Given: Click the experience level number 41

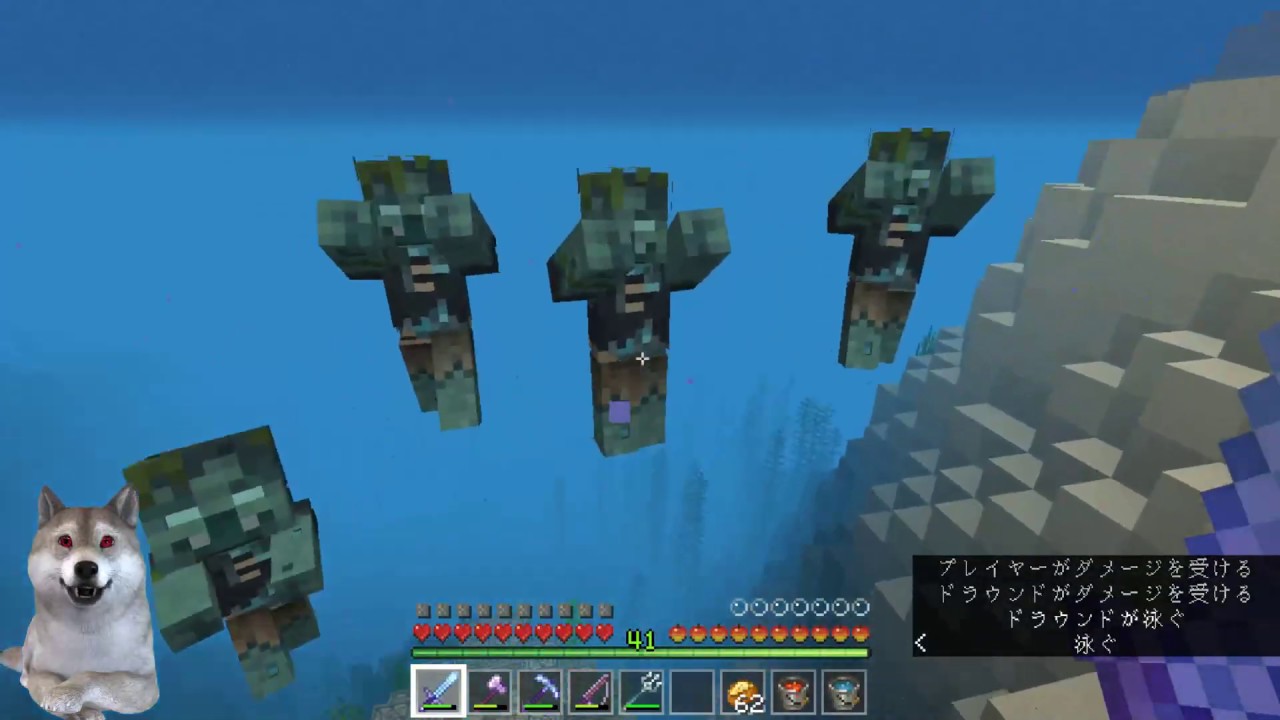Looking at the screenshot, I should [641, 640].
